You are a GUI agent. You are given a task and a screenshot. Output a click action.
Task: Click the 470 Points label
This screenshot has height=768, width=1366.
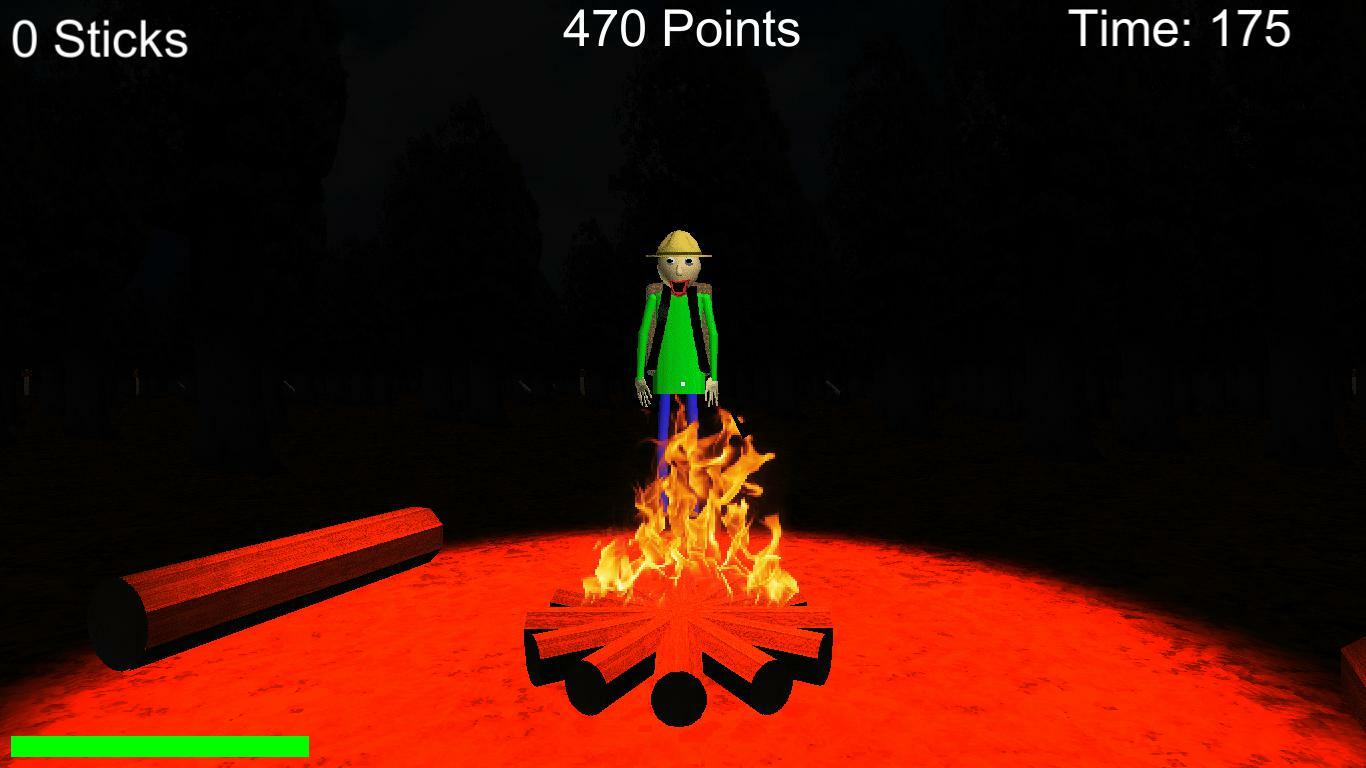pyautogui.click(x=680, y=30)
